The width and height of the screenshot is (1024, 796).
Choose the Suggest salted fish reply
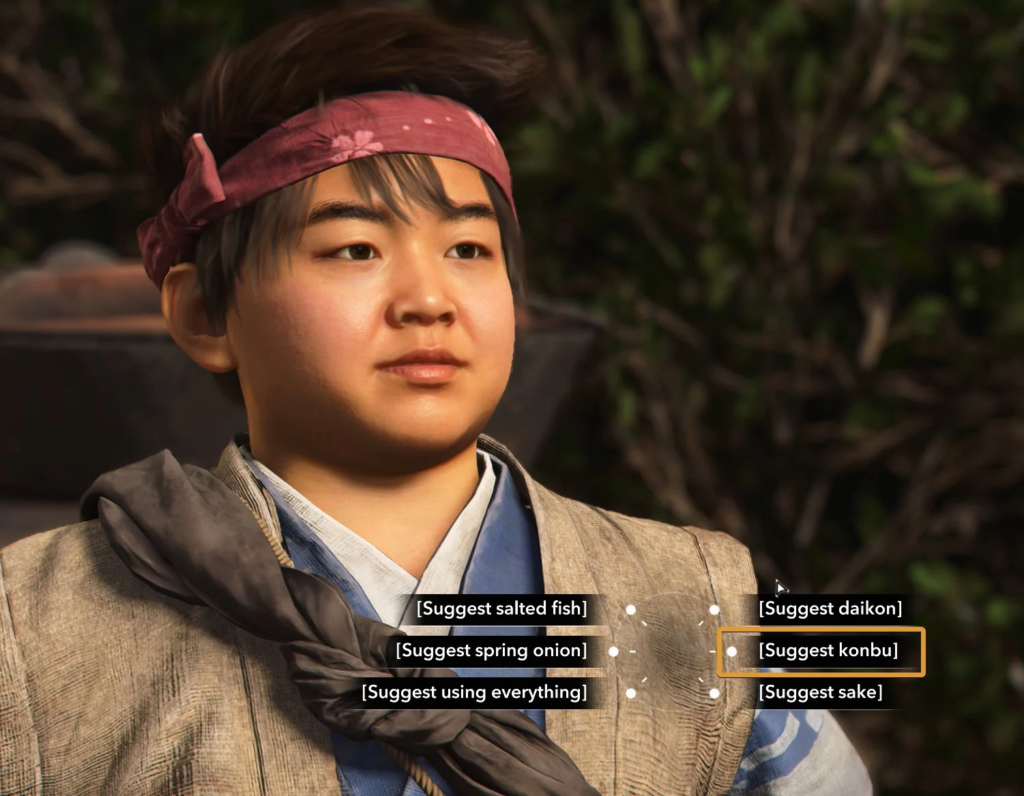pyautogui.click(x=502, y=608)
